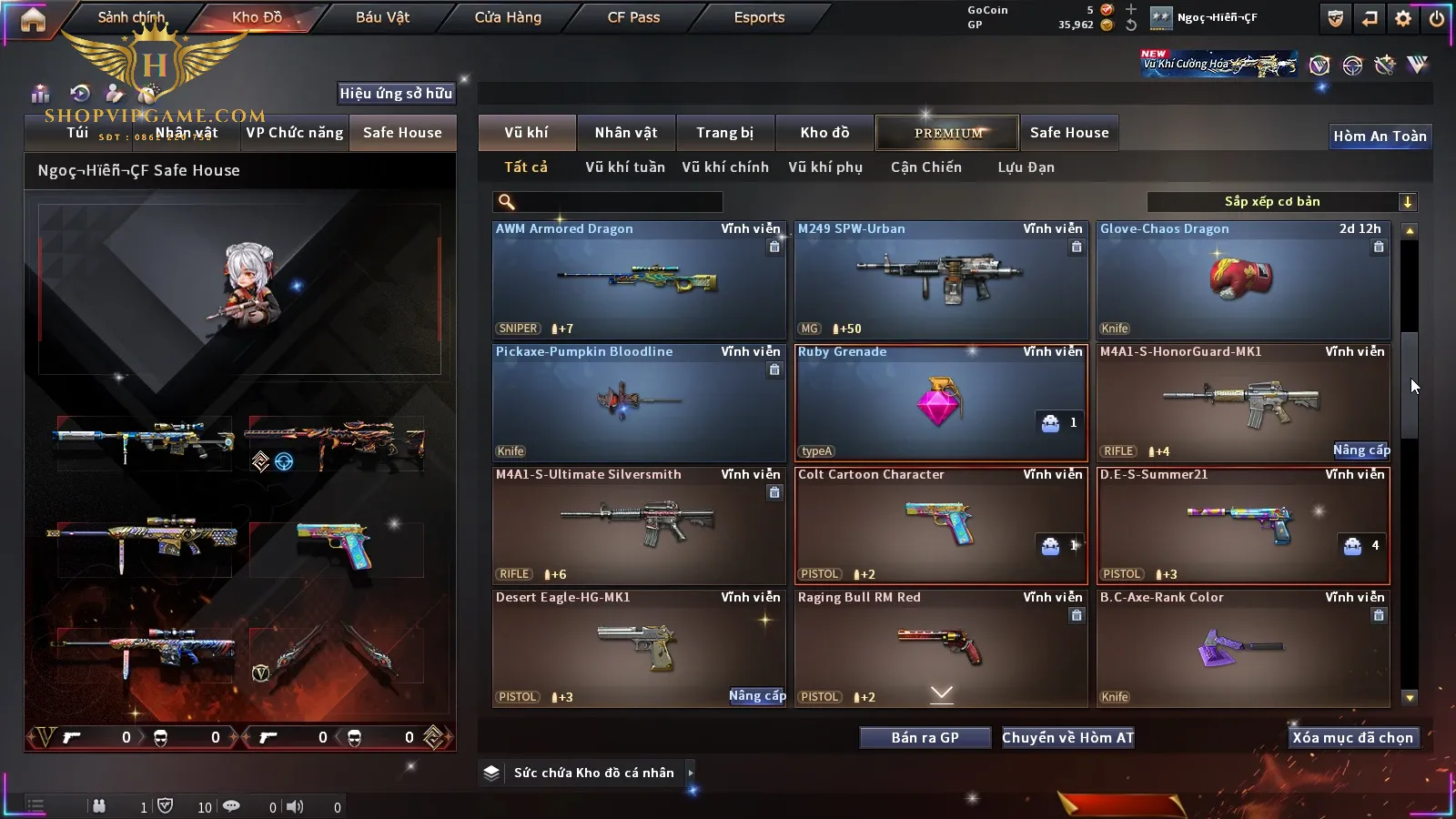This screenshot has width=1456, height=819.
Task: Open the Báu Vật menu
Action: click(x=382, y=17)
